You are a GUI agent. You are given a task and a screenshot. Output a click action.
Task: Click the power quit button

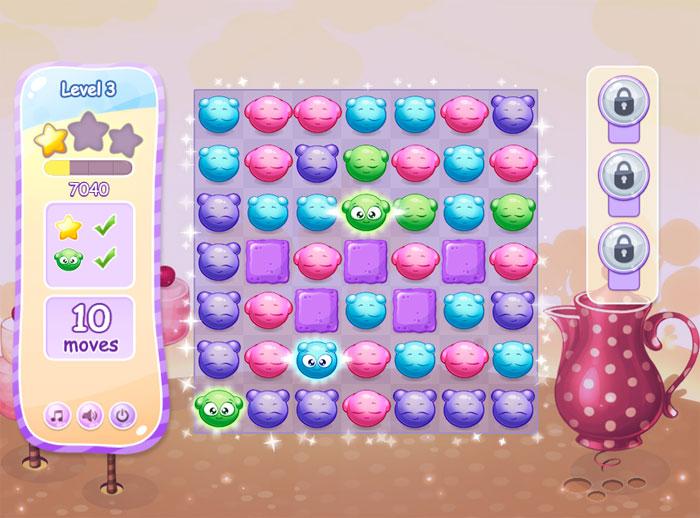[x=122, y=414]
